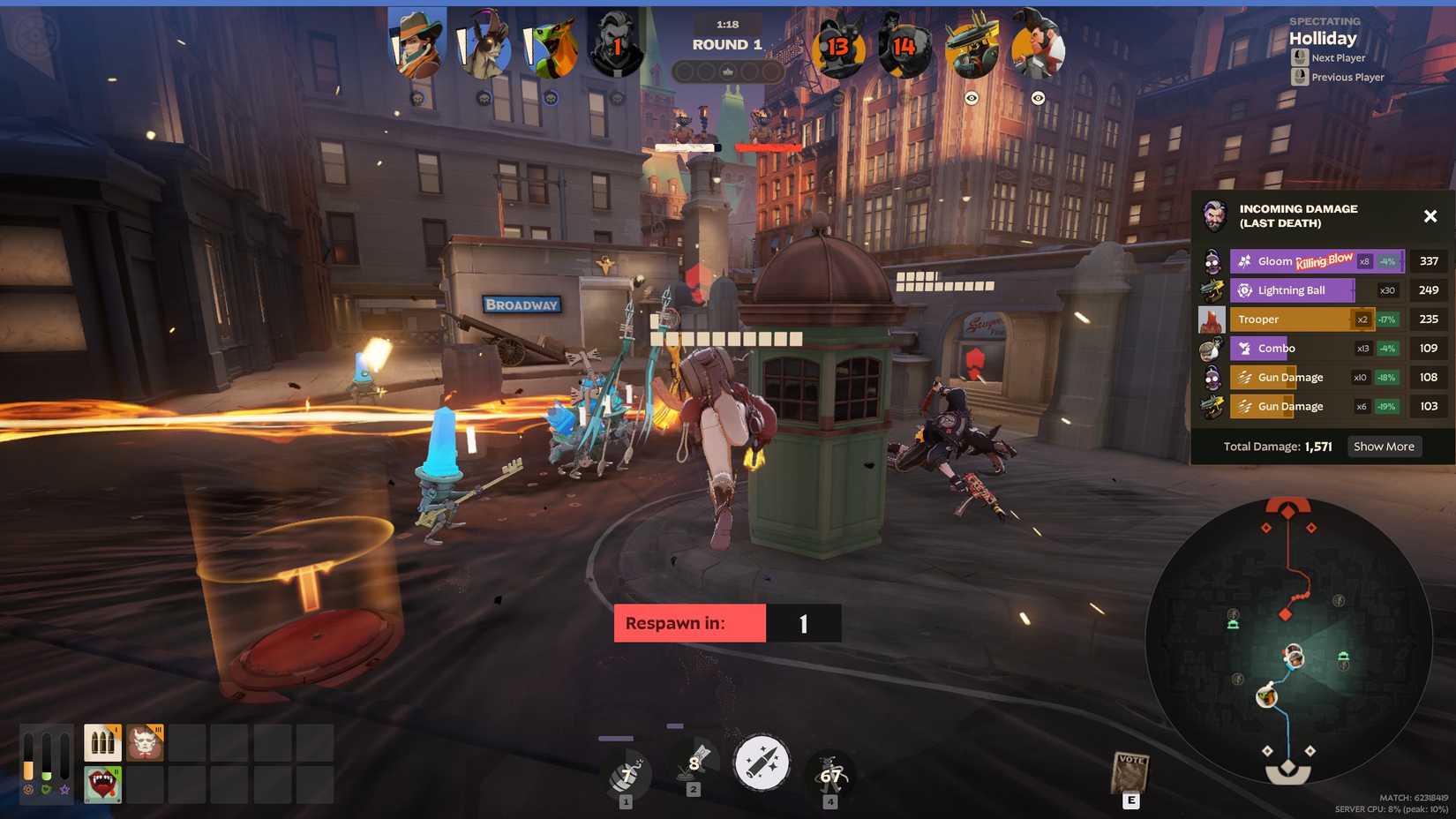The image size is (1456, 819).
Task: Expand Show More in the damage breakdown
Action: (x=1384, y=446)
